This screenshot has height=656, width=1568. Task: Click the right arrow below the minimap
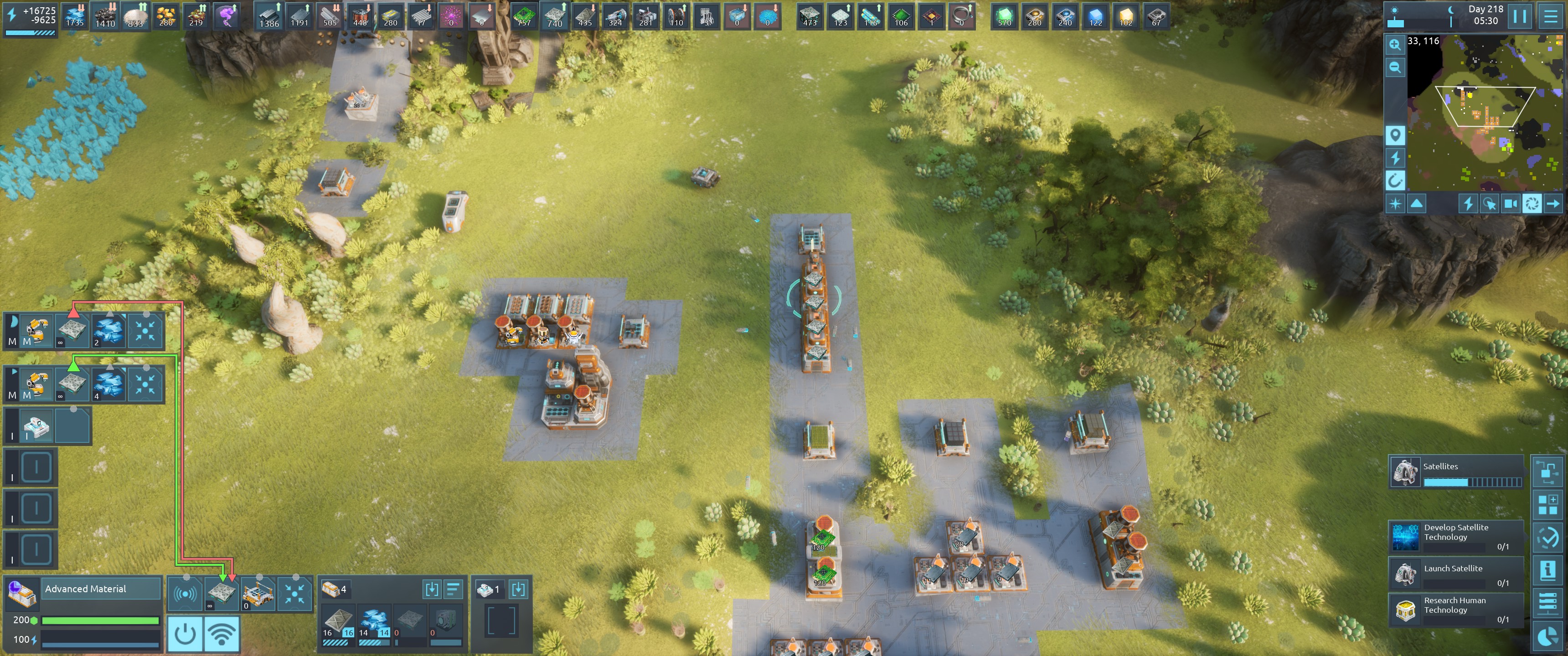[1553, 204]
